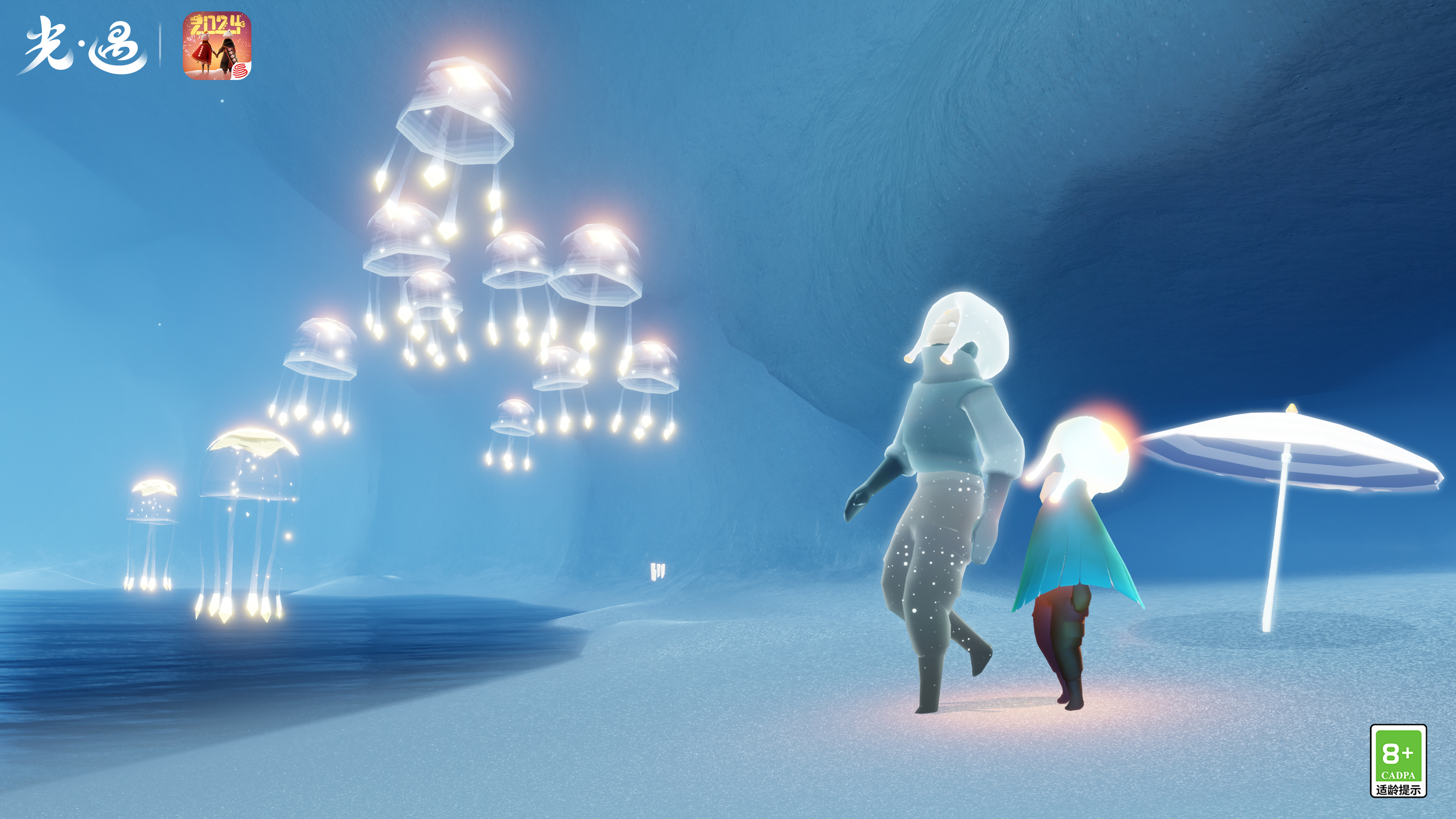Open the CADPA 8+ age rating notice
Image resolution: width=1456 pixels, height=819 pixels.
(x=1398, y=761)
